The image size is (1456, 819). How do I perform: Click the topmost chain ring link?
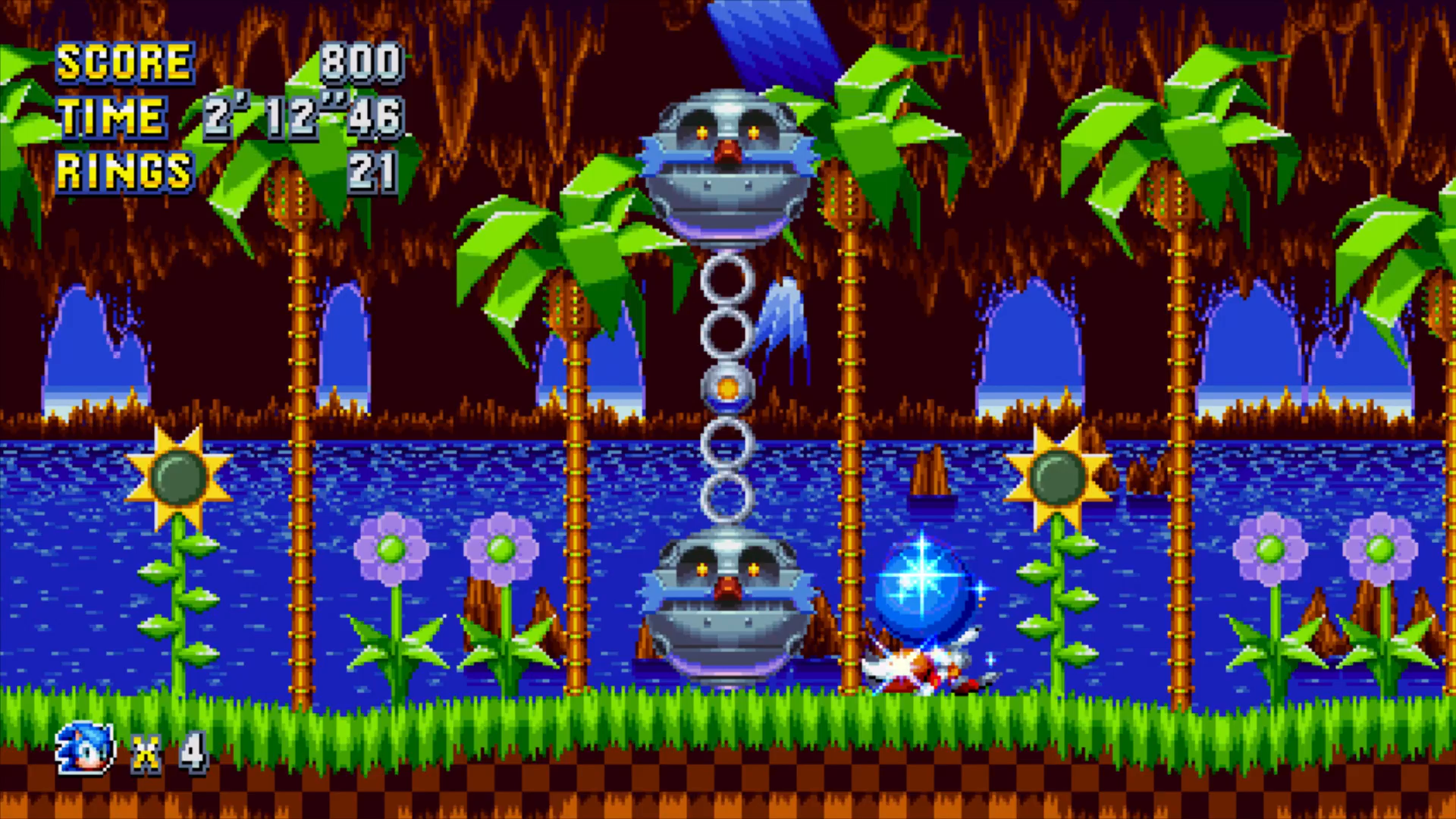tap(726, 281)
